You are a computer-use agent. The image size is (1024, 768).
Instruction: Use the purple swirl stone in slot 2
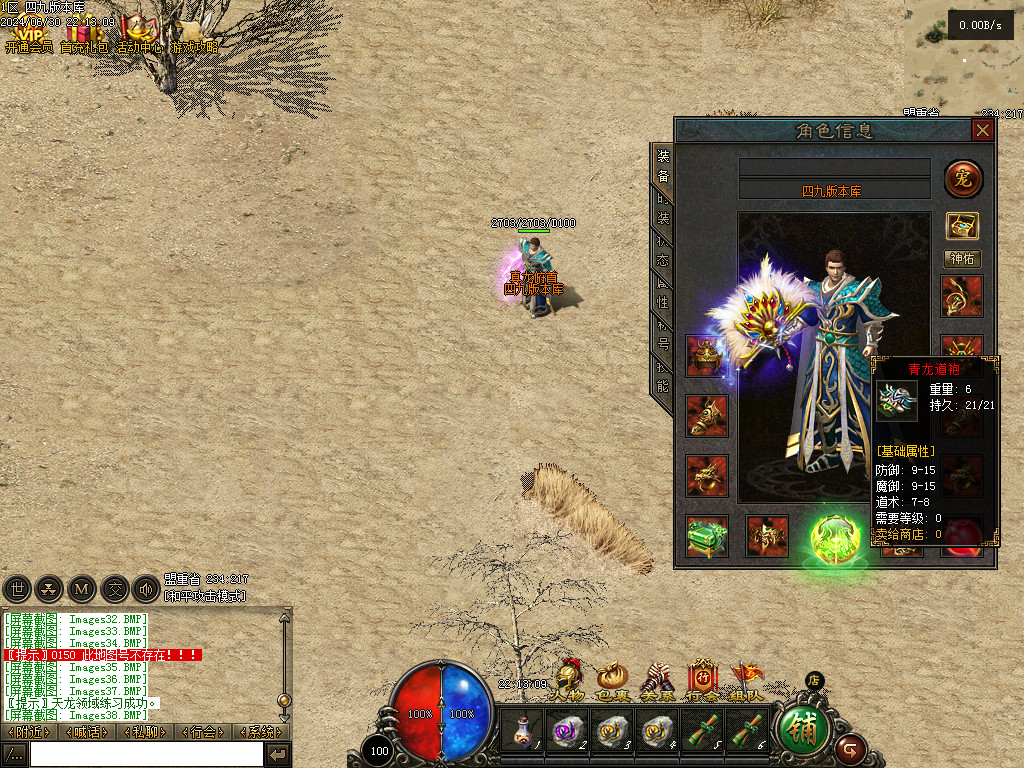tap(567, 731)
